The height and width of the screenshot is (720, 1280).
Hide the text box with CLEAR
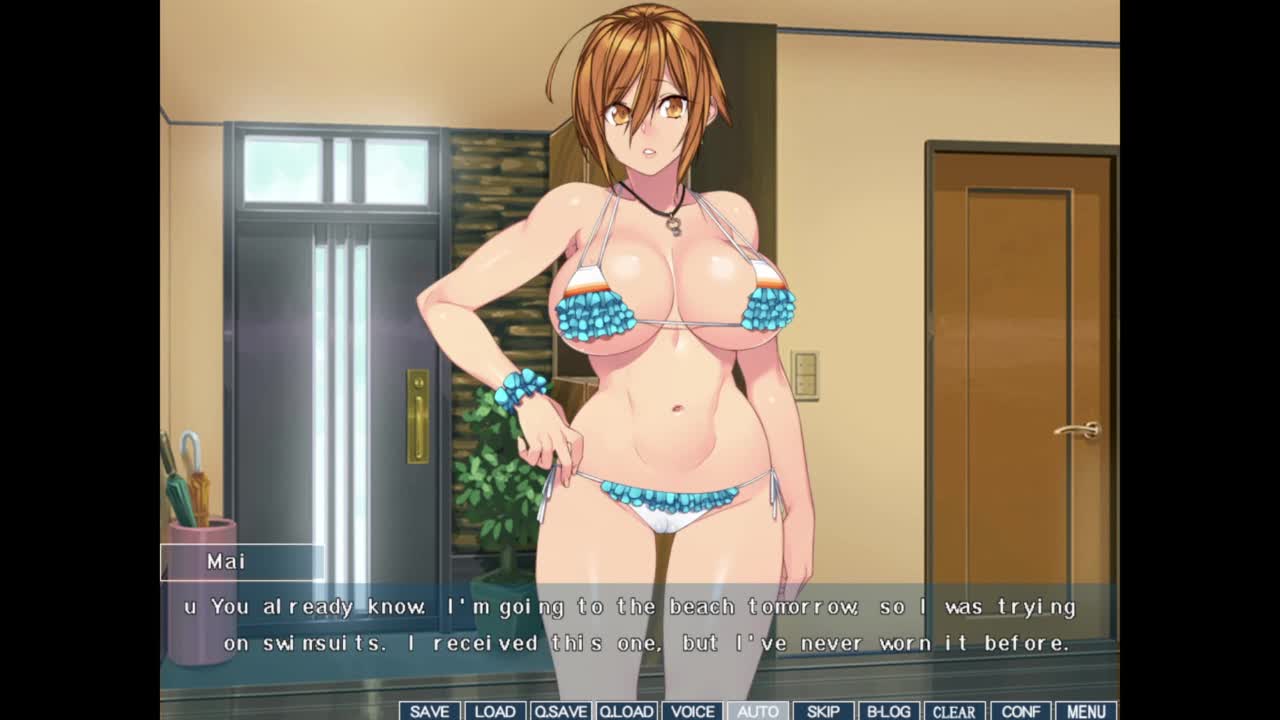point(954,711)
